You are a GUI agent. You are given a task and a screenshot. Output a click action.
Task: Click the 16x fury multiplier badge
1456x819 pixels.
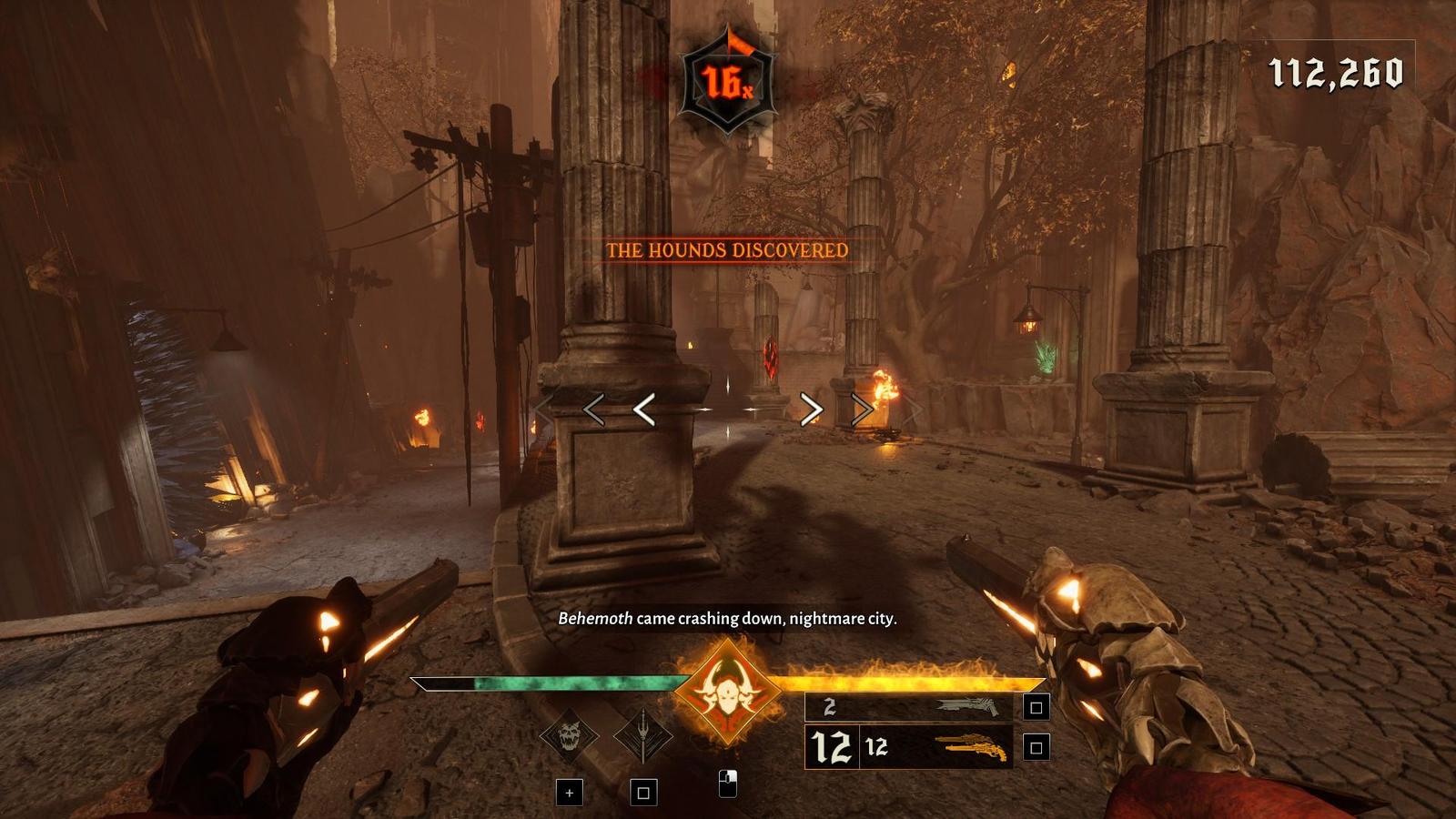(727, 82)
